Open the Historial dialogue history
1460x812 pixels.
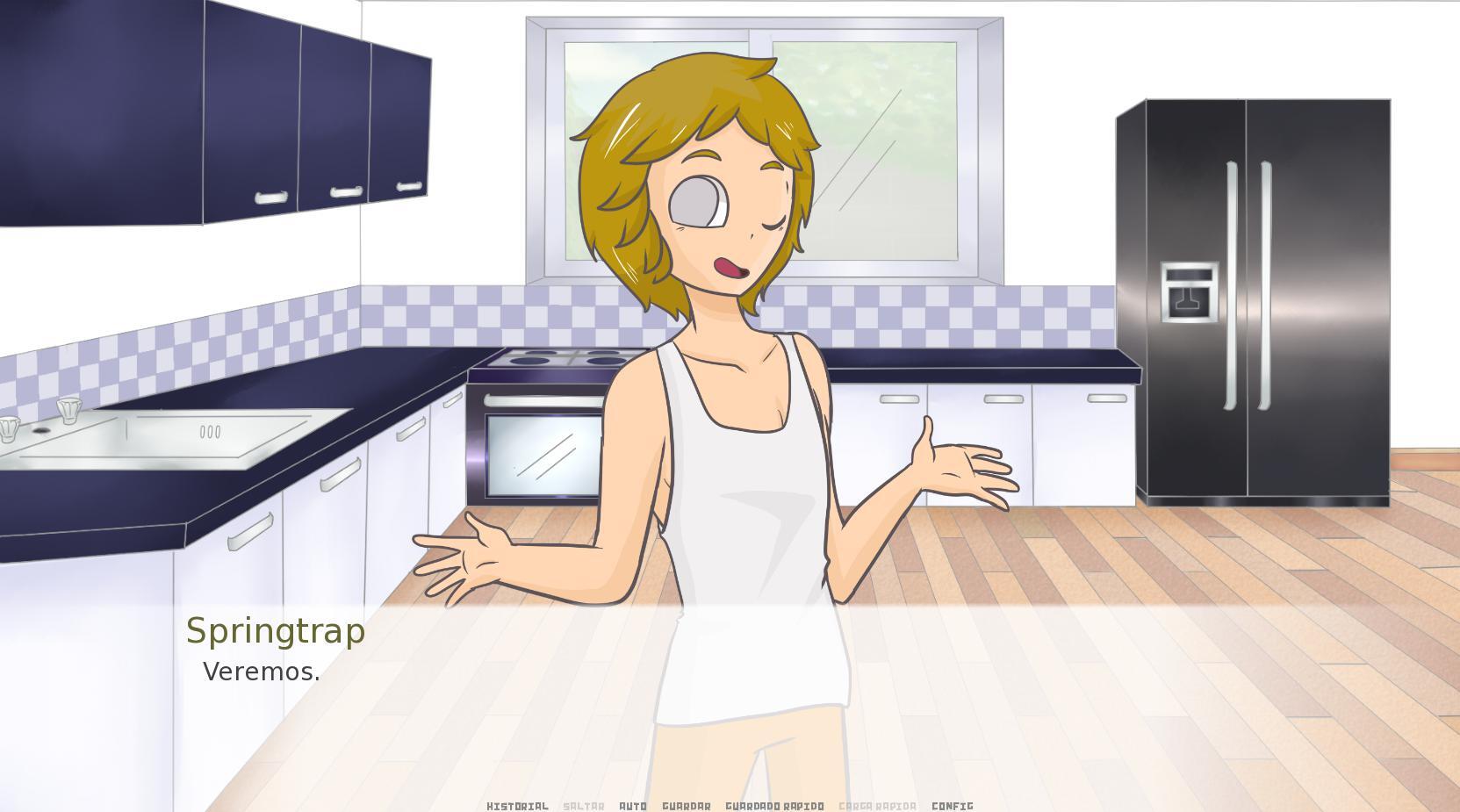pos(517,805)
